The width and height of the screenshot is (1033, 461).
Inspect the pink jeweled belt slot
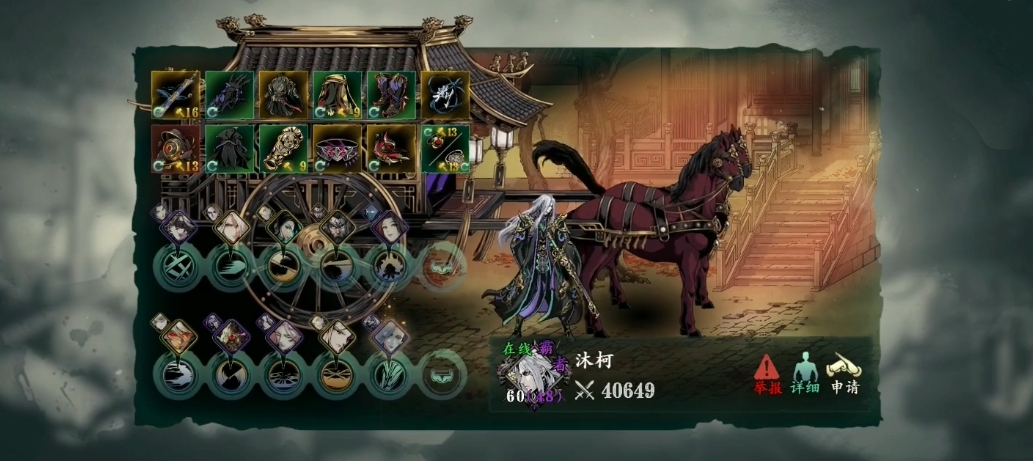tap(336, 149)
